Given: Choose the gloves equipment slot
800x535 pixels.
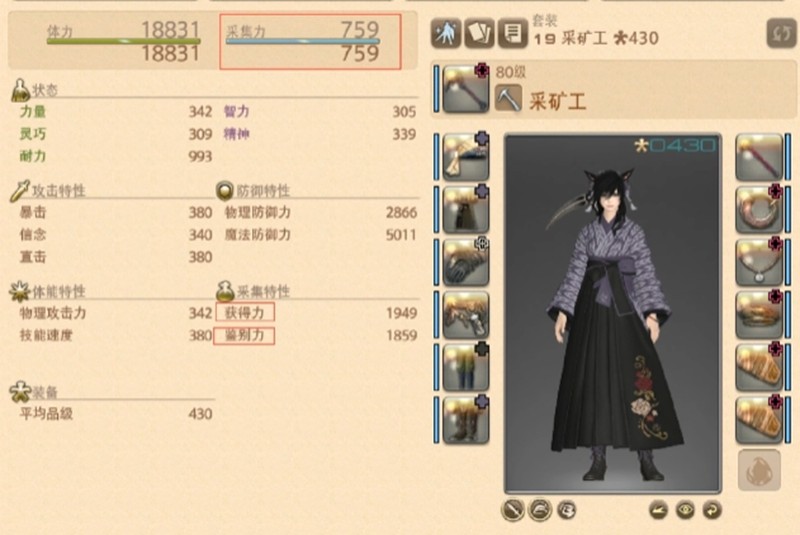Looking at the screenshot, I should pos(465,261).
